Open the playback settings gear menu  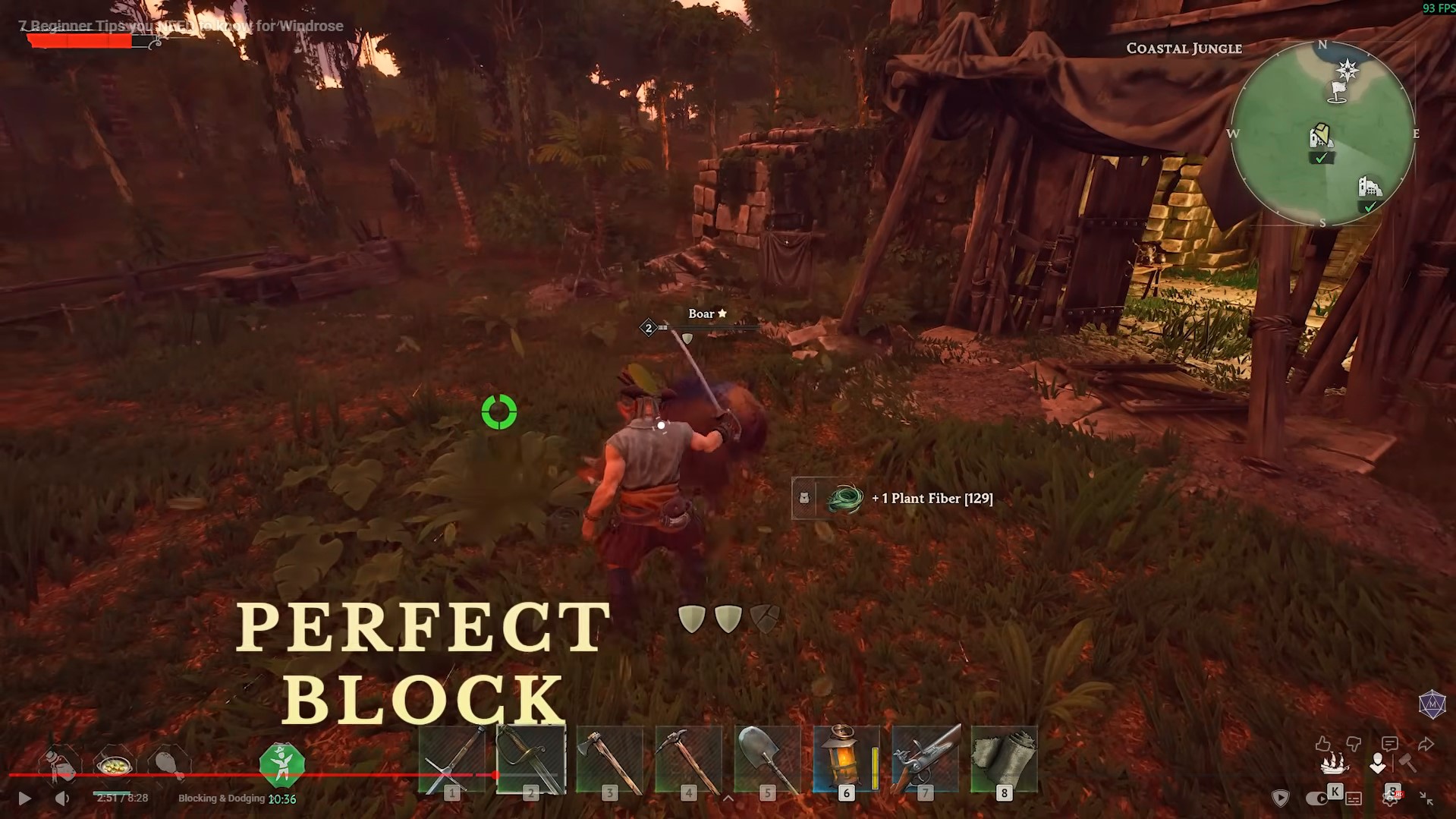(1390, 800)
